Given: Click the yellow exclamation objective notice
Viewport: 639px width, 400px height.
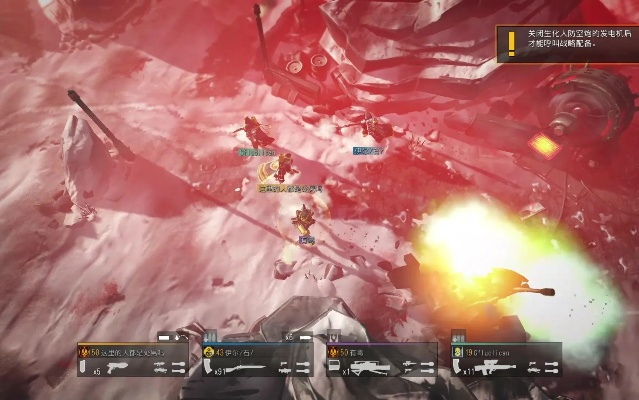Looking at the screenshot, I should pos(512,41).
